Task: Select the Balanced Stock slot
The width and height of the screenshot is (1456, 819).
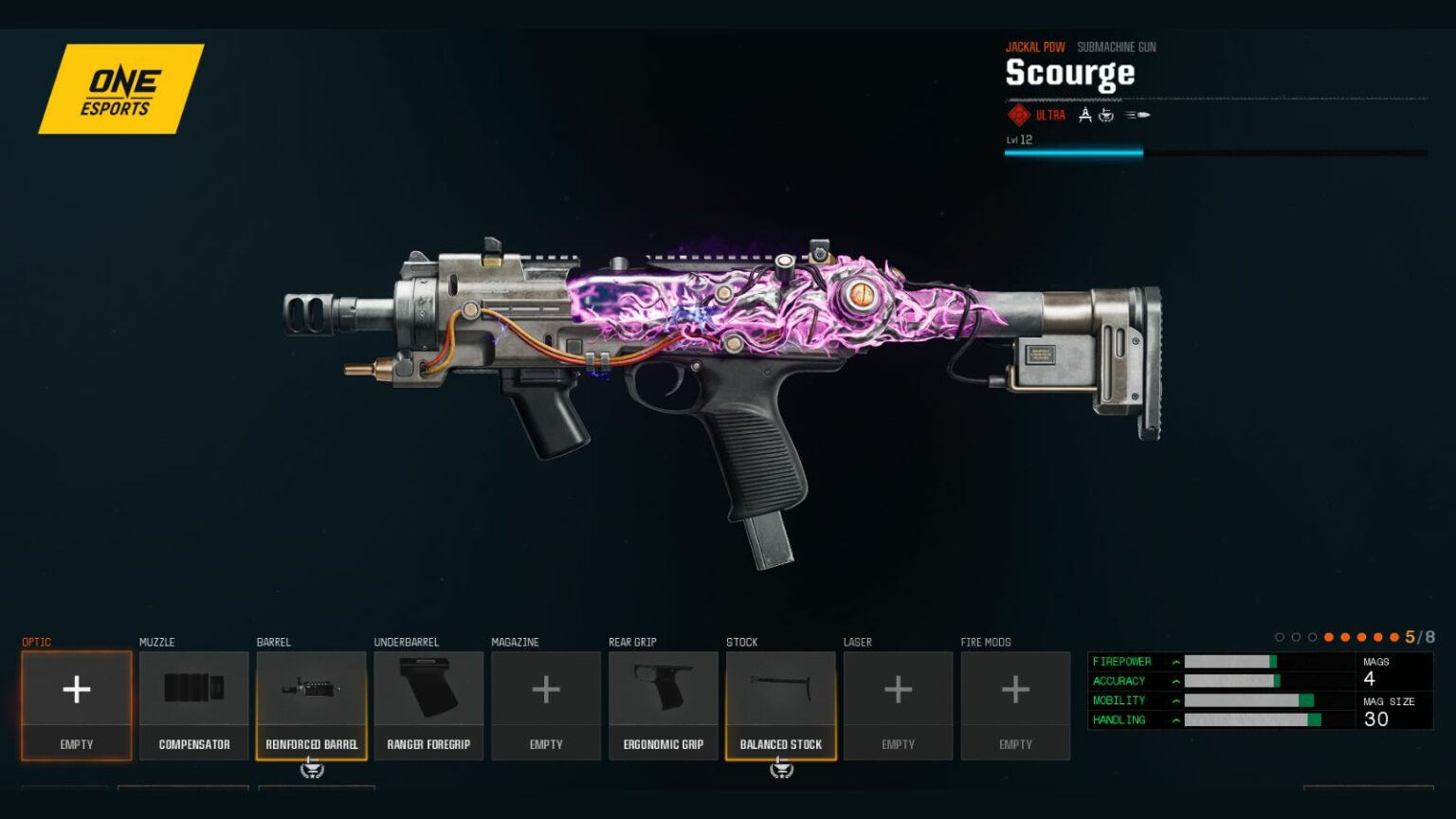Action: coord(781,704)
